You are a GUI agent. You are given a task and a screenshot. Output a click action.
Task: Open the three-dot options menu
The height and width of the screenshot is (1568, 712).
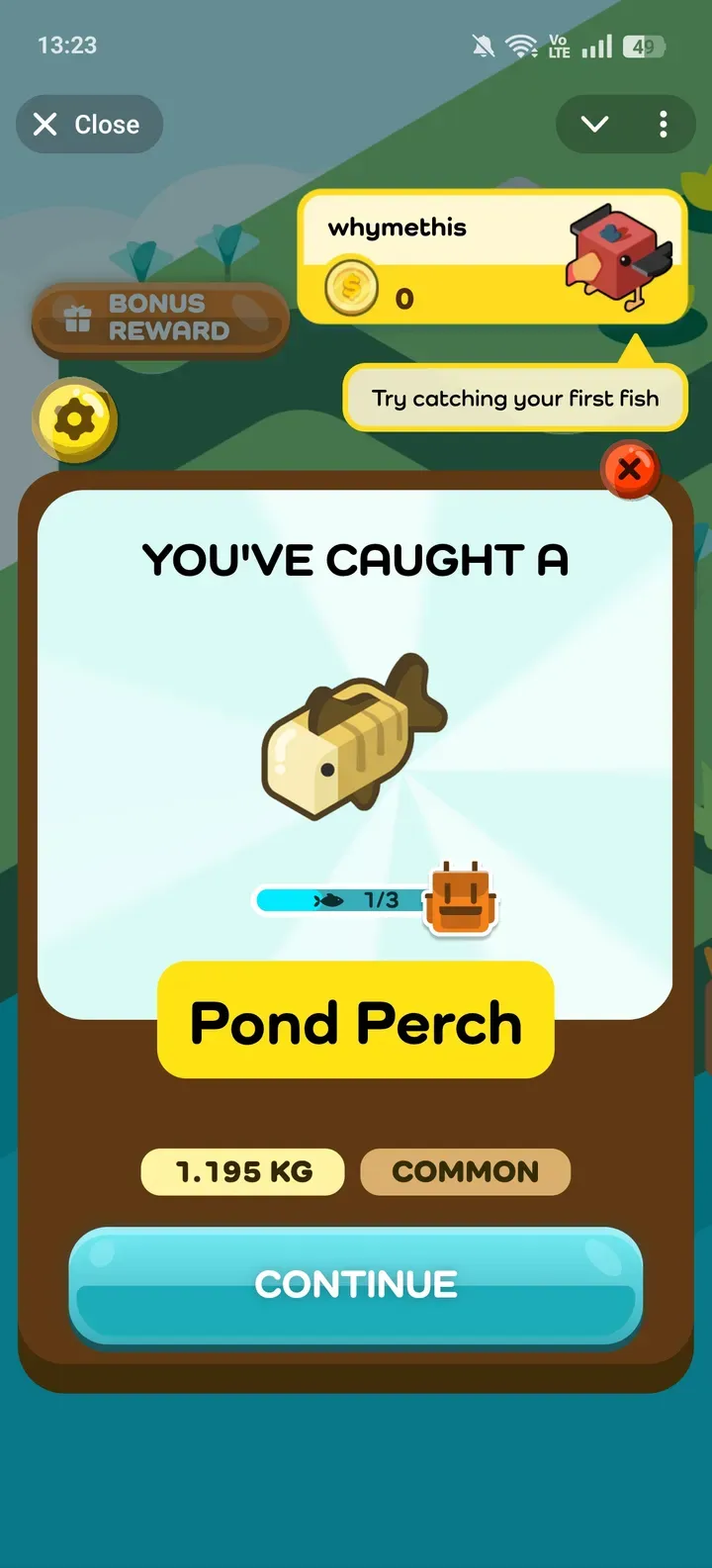pos(663,125)
